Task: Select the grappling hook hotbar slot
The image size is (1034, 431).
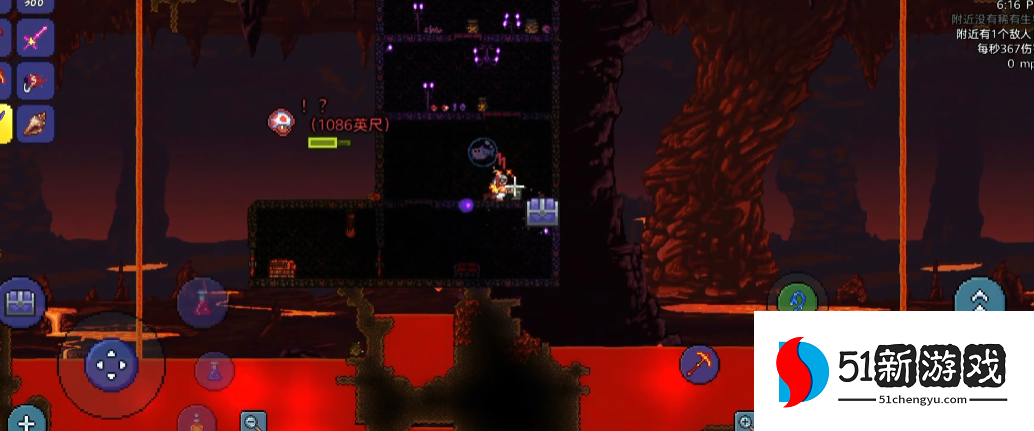Action: coord(37,81)
